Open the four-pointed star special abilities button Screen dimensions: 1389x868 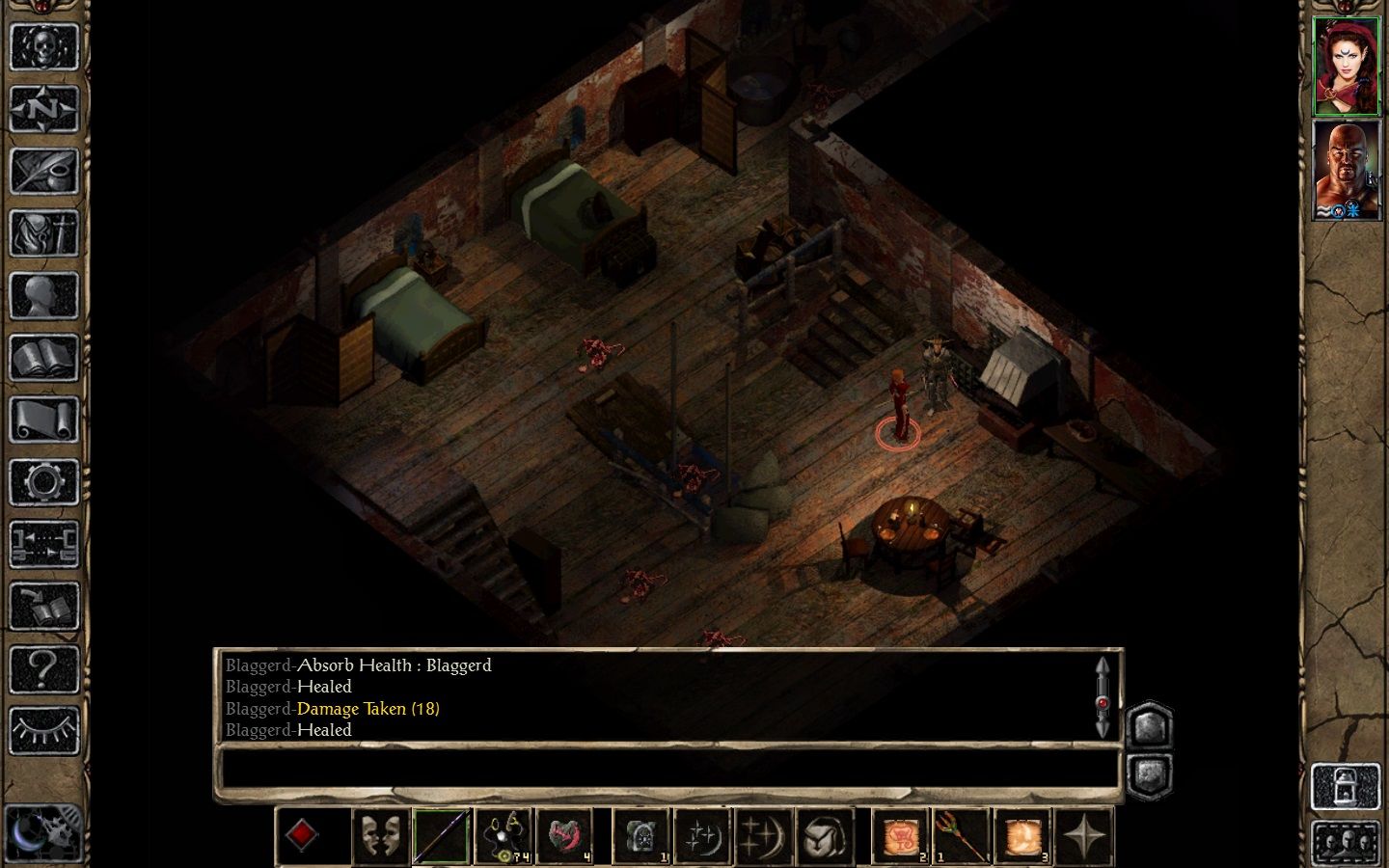[x=1083, y=835]
